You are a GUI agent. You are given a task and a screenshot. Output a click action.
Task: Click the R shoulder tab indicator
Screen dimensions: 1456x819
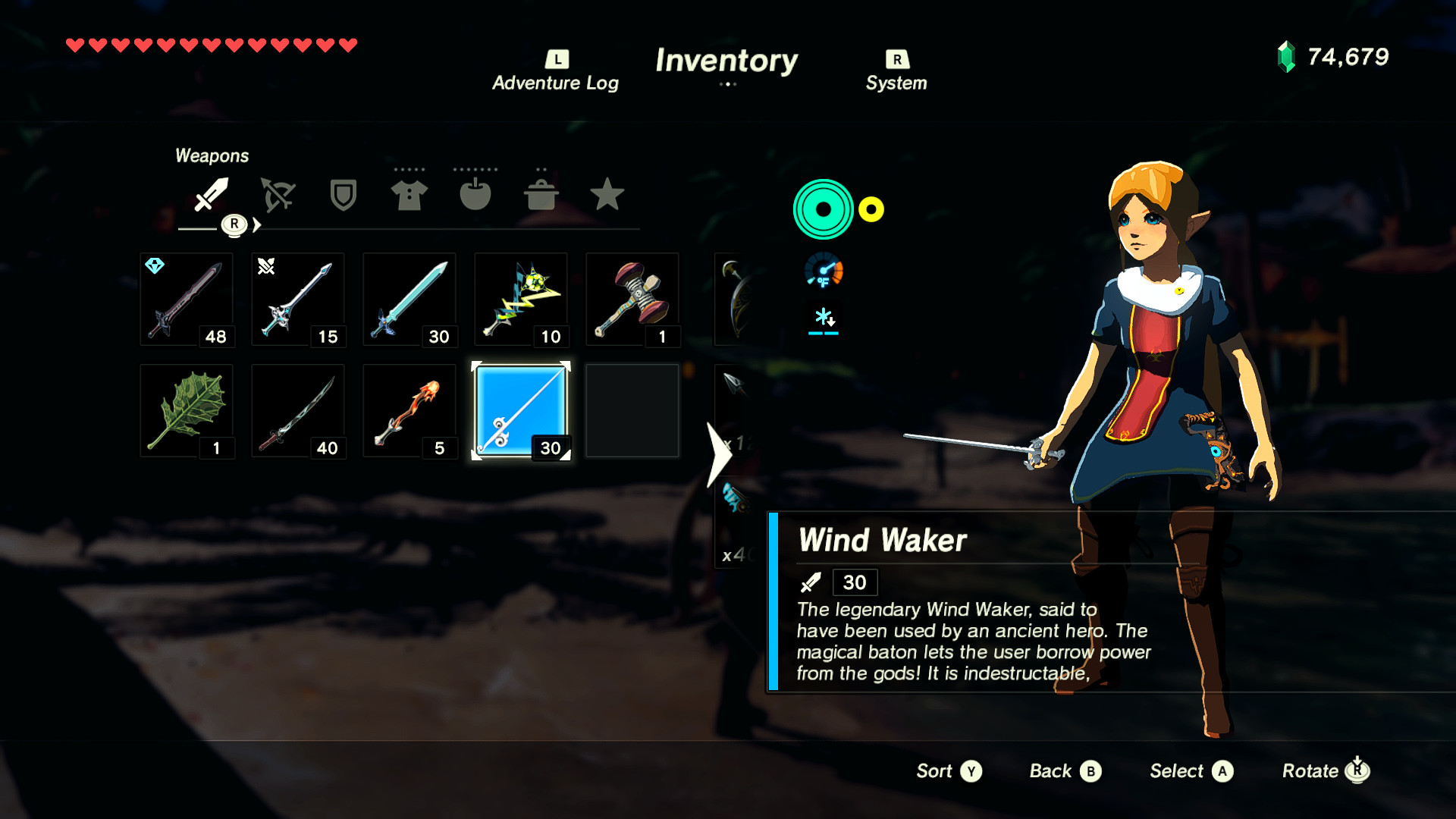(235, 224)
